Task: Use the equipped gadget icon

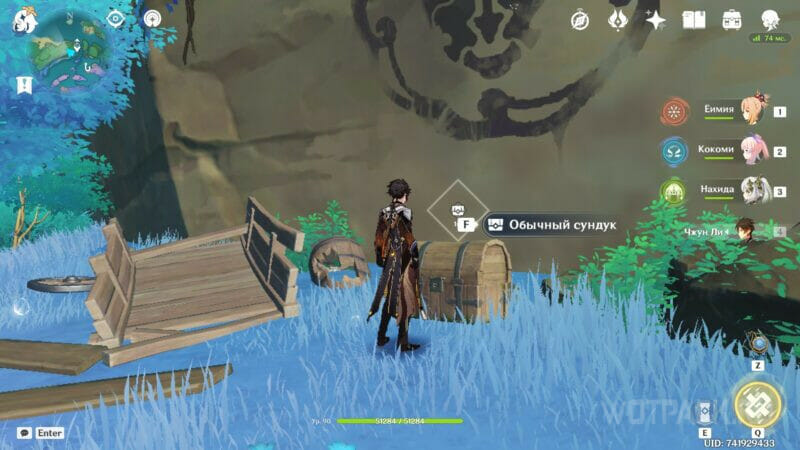Action: (759, 343)
